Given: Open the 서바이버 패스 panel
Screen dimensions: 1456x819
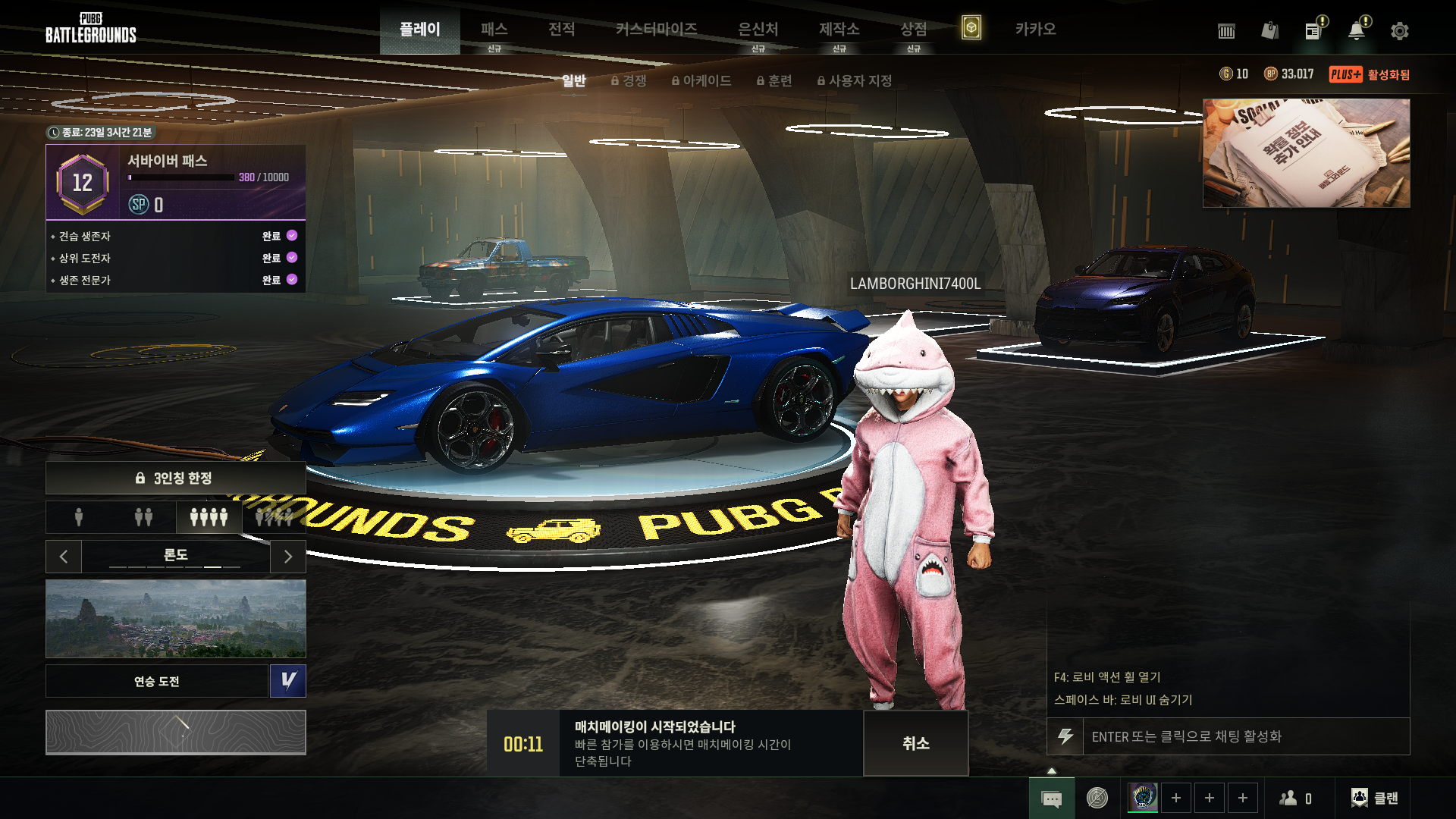Looking at the screenshot, I should 176,182.
